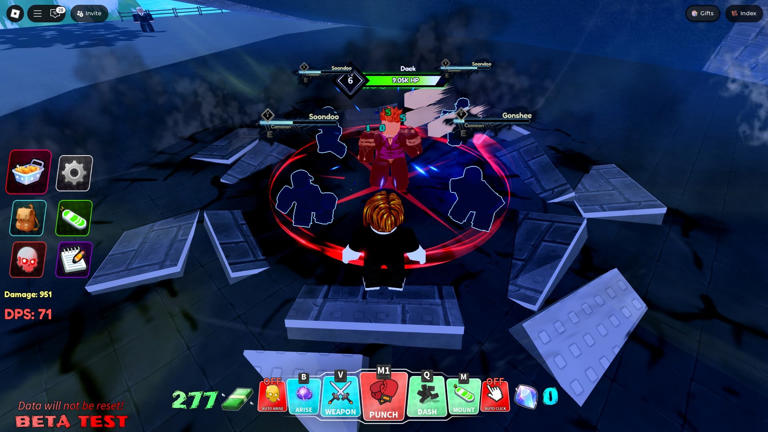
Task: Open the backpack inventory
Action: (x=29, y=217)
